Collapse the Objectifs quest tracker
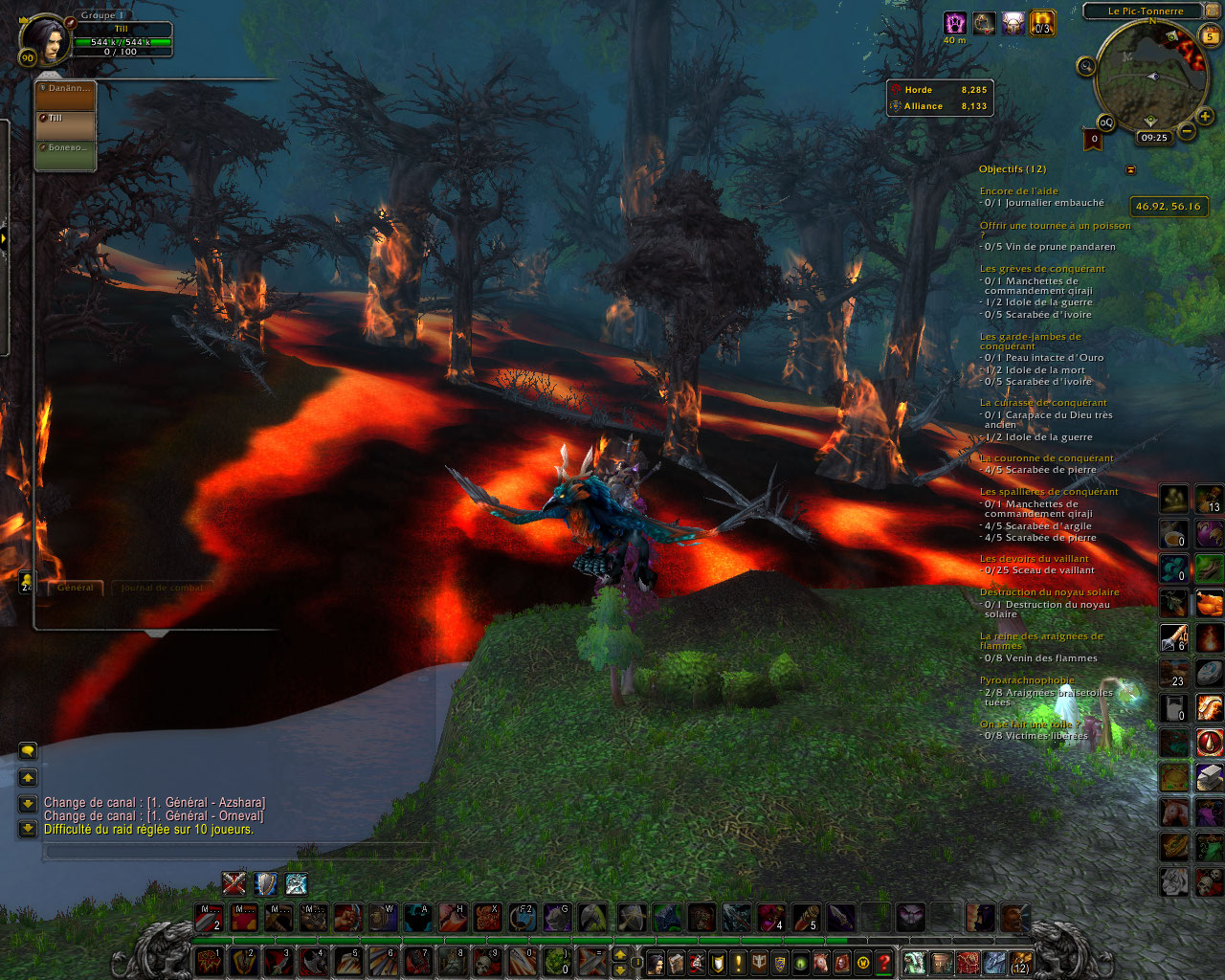 1130,169
